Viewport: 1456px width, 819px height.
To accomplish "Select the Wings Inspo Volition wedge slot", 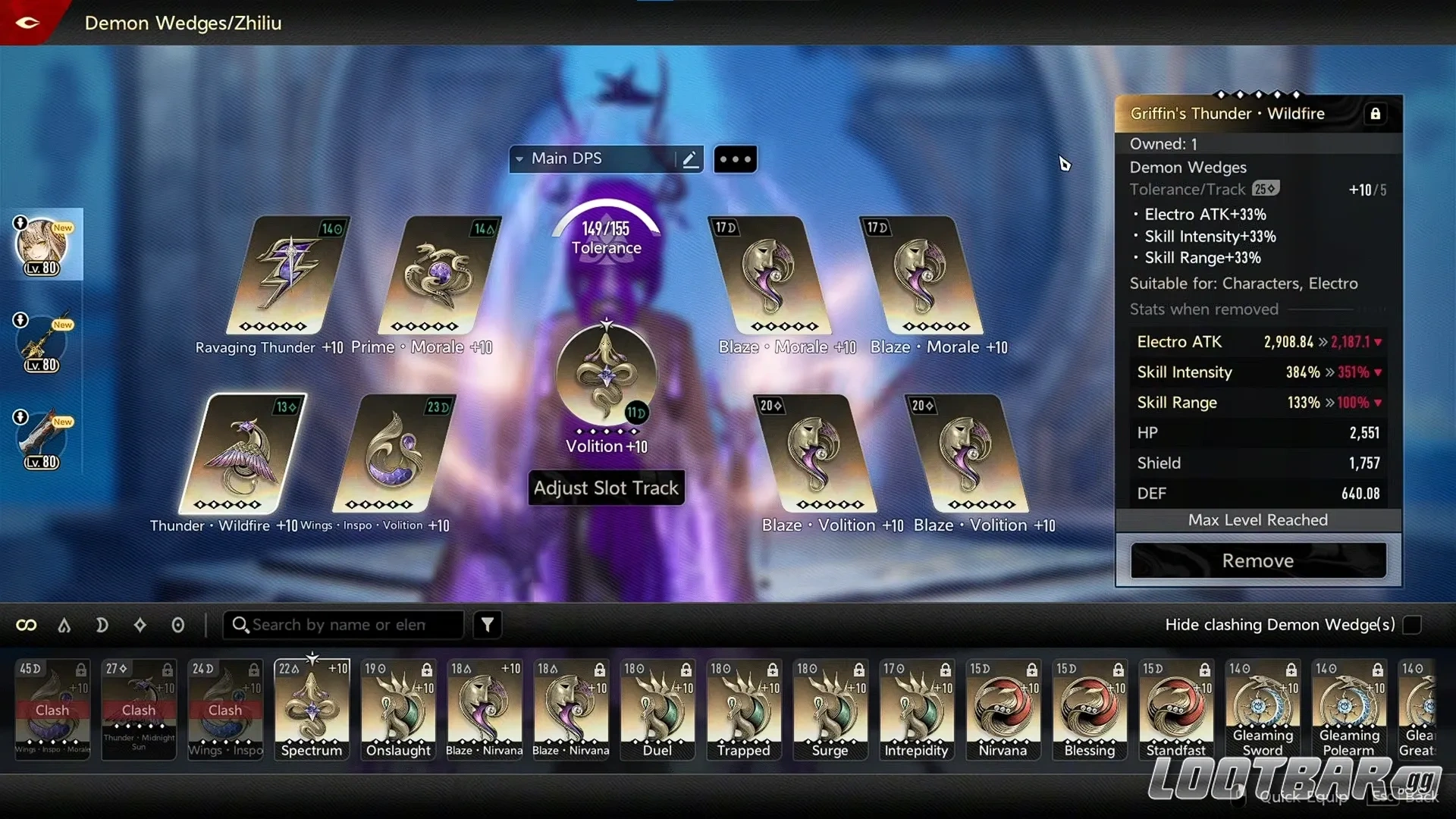I will tap(394, 453).
